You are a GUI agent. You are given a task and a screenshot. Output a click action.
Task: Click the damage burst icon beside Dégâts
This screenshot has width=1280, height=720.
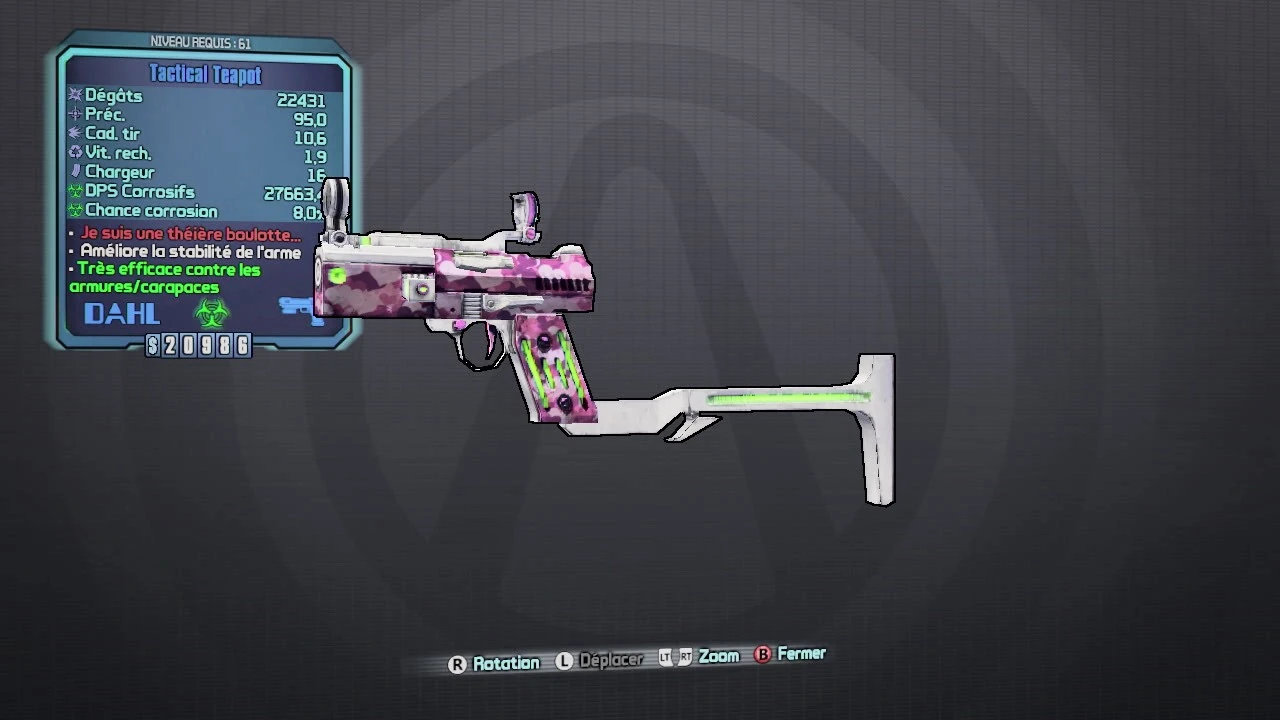74,95
